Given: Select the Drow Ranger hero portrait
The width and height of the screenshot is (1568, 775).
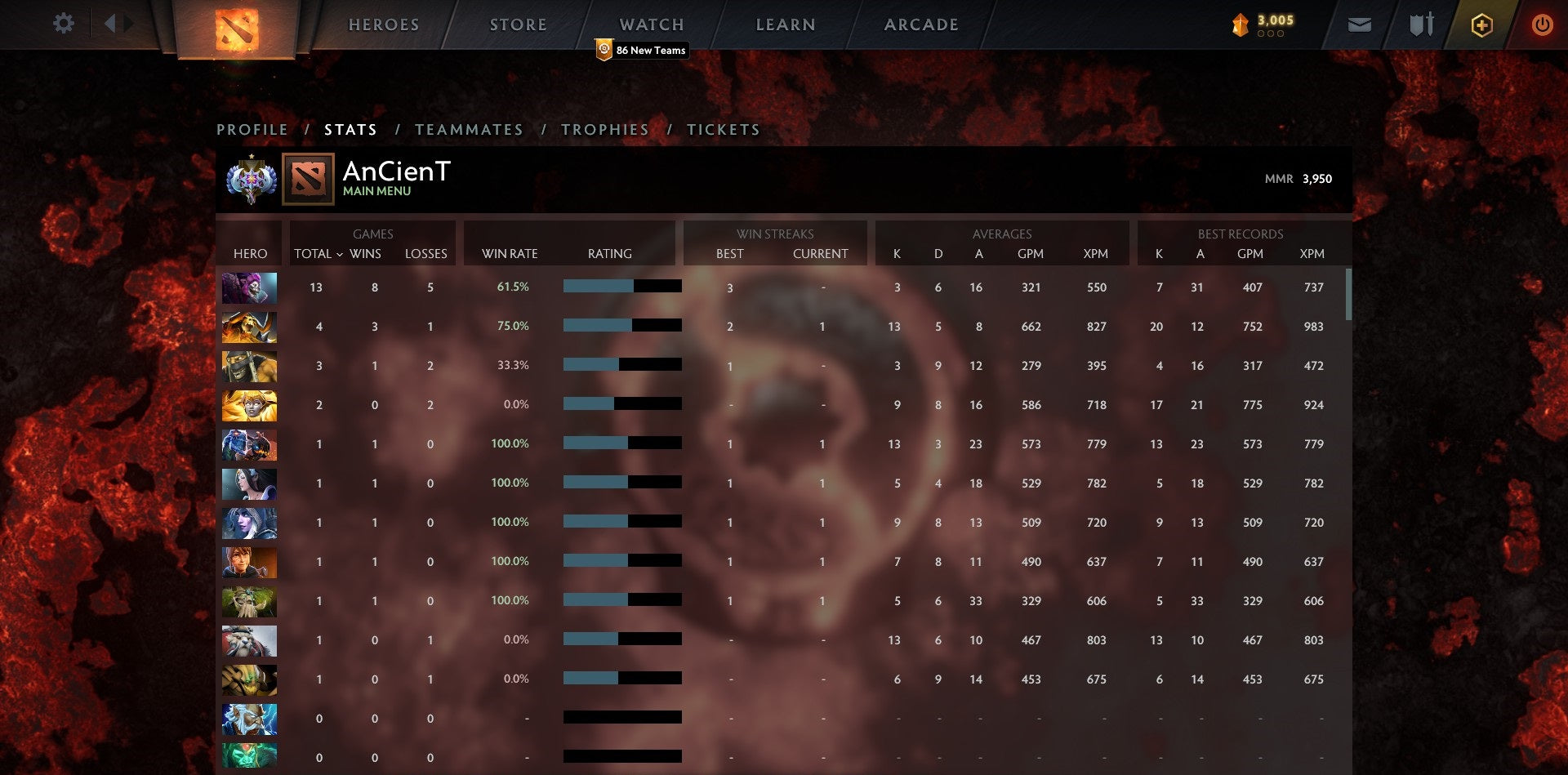Looking at the screenshot, I should pos(250,523).
